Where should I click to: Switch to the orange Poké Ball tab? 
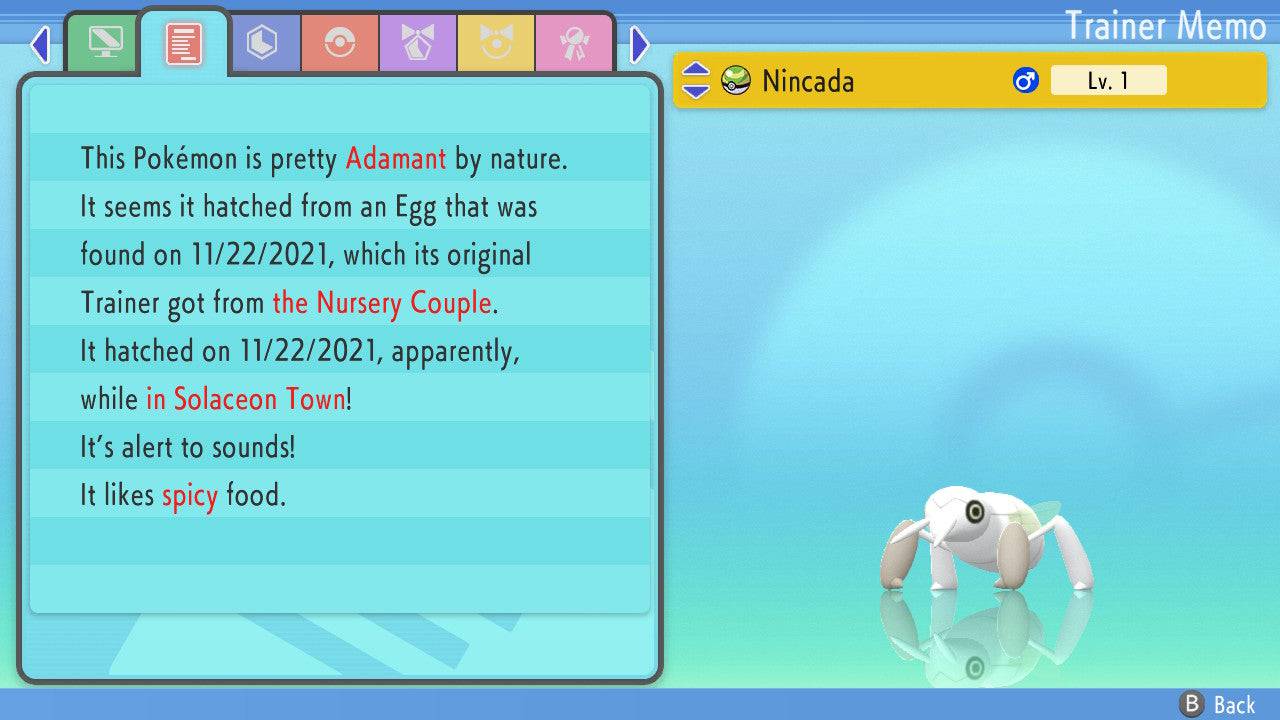coord(340,43)
